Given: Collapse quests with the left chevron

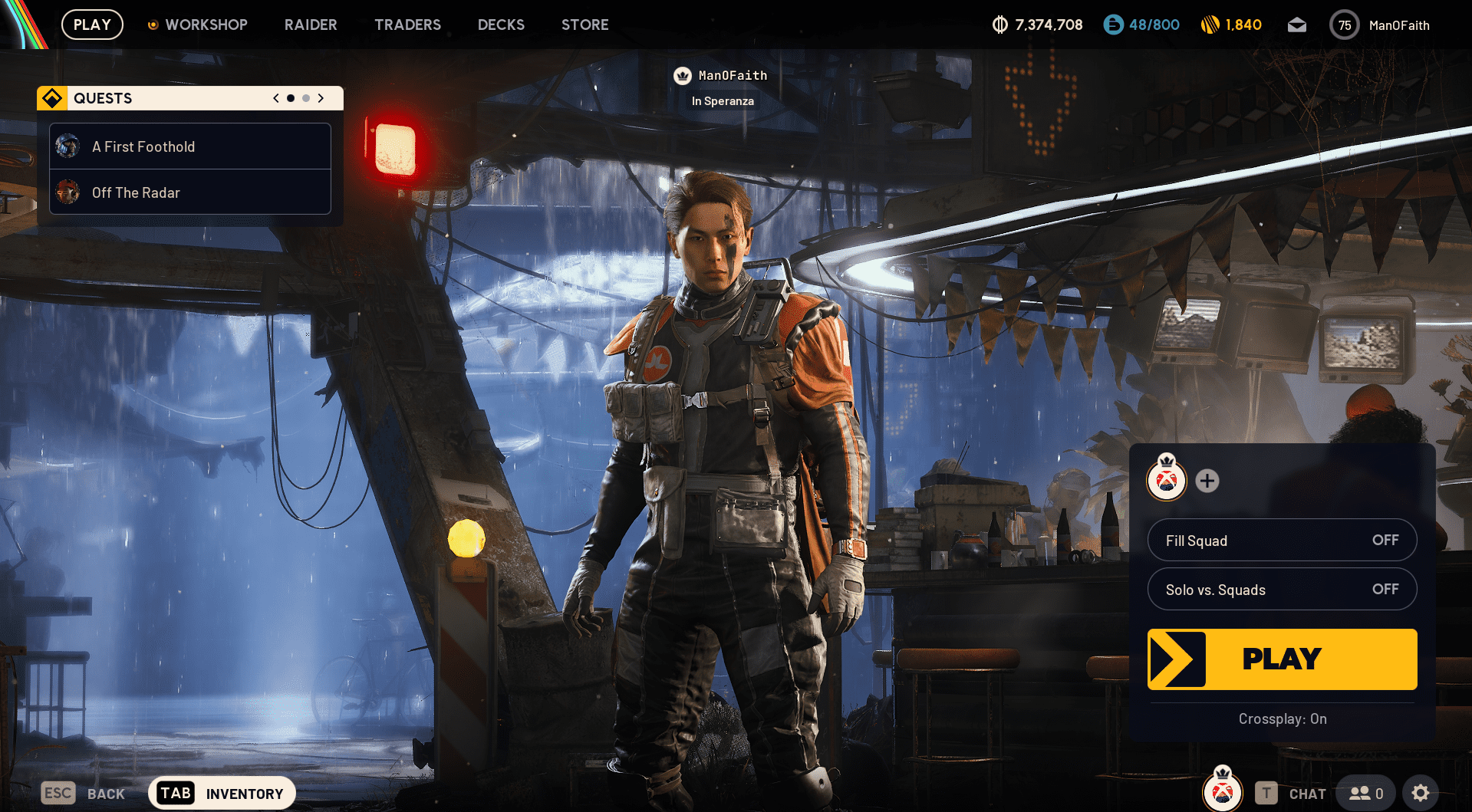Looking at the screenshot, I should [x=275, y=98].
